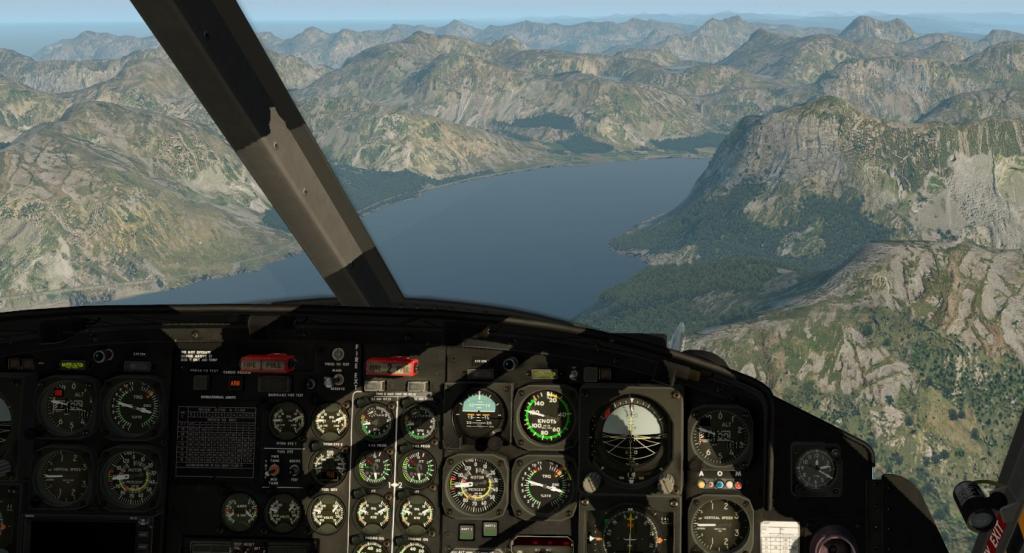Pull the engine 2 red fire handle
Image resolution: width=1024 pixels, height=553 pixels.
(x=391, y=366)
